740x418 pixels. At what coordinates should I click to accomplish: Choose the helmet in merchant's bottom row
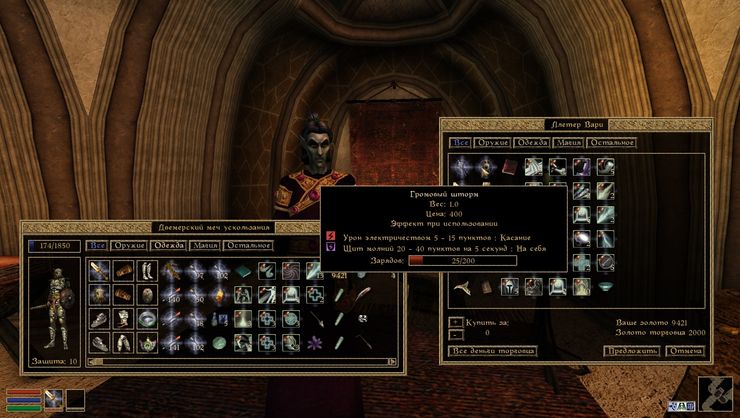tap(508, 287)
